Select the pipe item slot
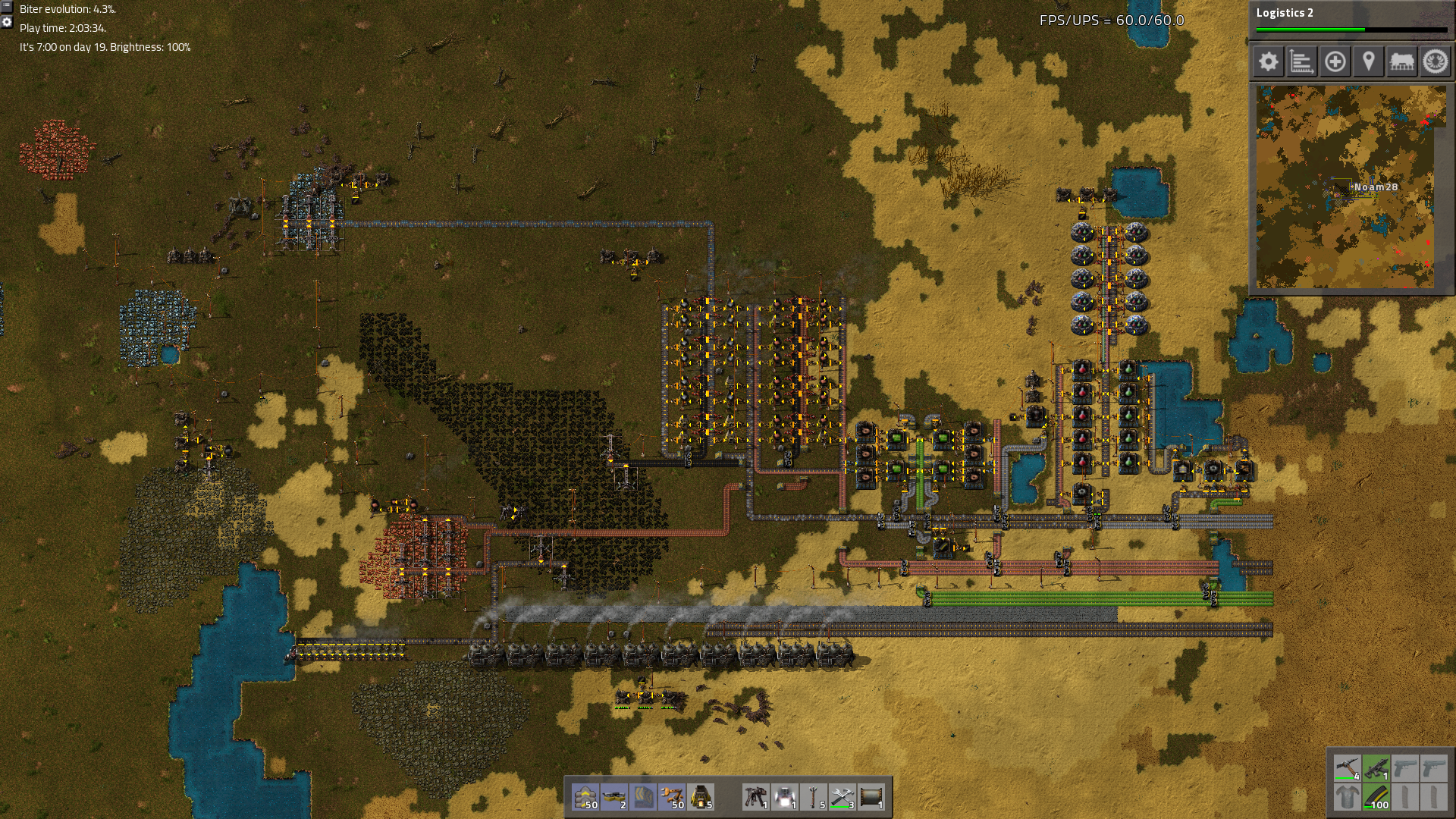This screenshot has width=1456, height=819. 871,797
